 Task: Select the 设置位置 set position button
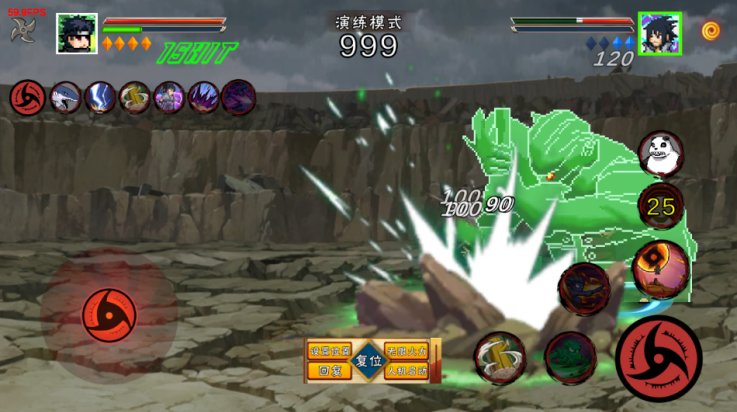coord(330,351)
